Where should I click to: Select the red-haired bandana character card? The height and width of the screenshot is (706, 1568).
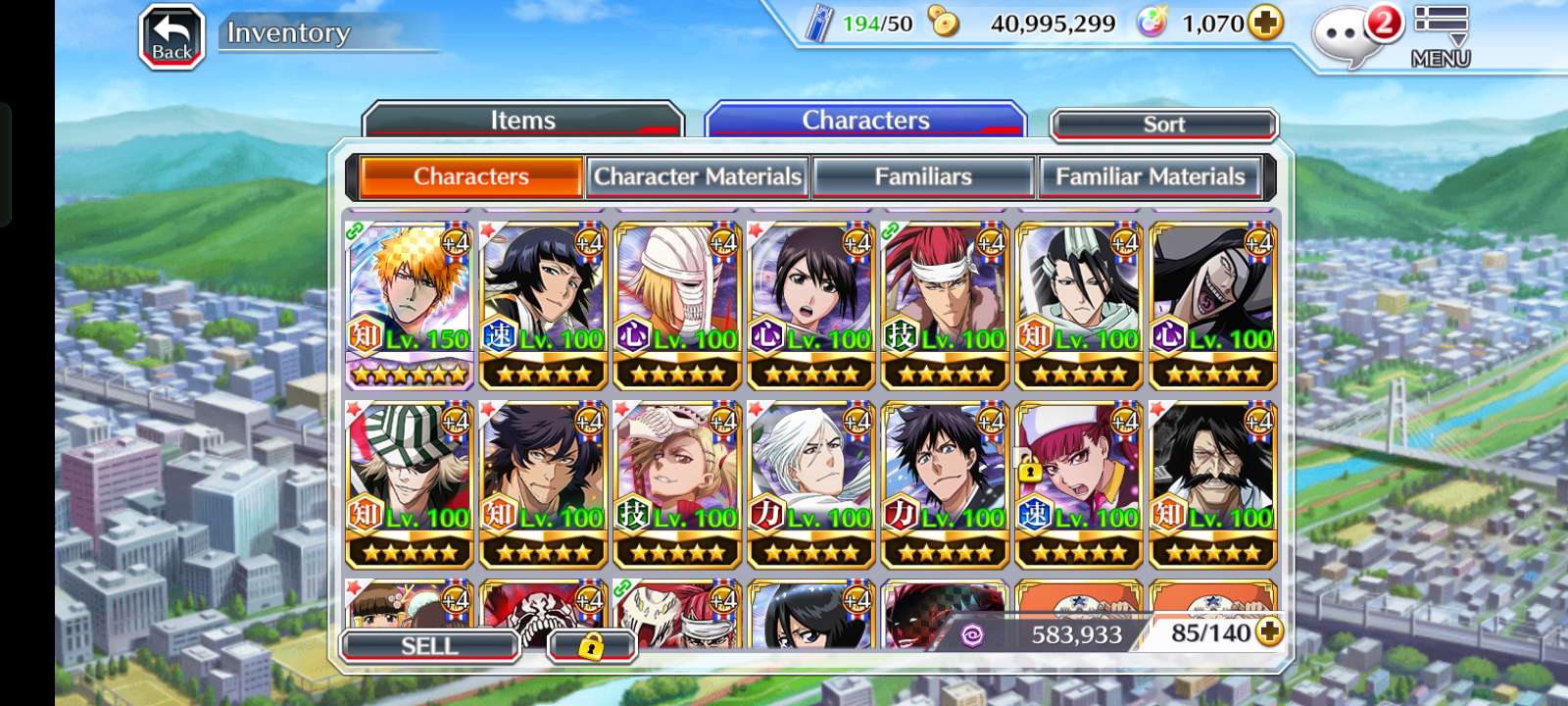click(x=945, y=304)
